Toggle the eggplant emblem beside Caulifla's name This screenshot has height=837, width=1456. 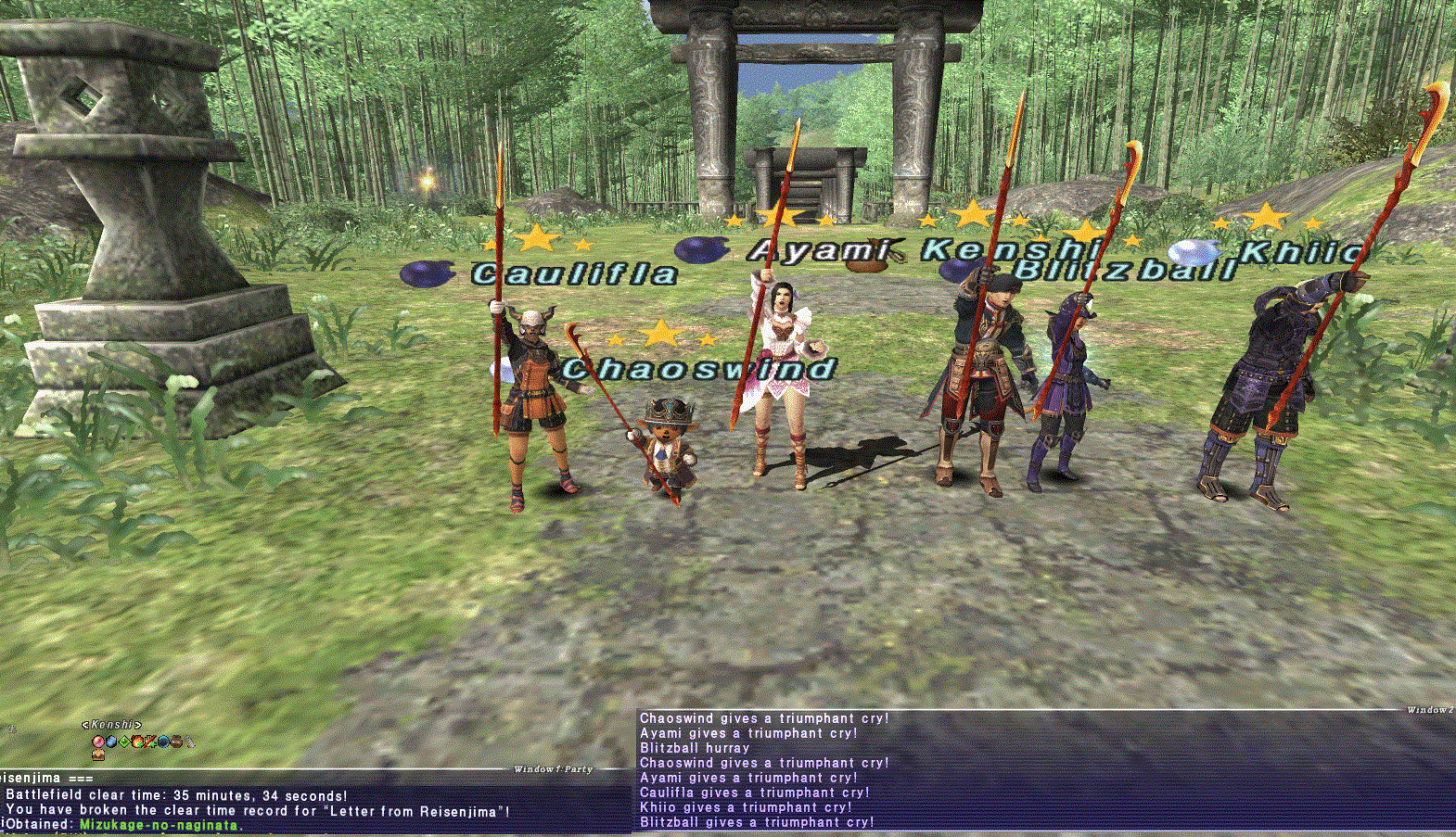point(429,272)
